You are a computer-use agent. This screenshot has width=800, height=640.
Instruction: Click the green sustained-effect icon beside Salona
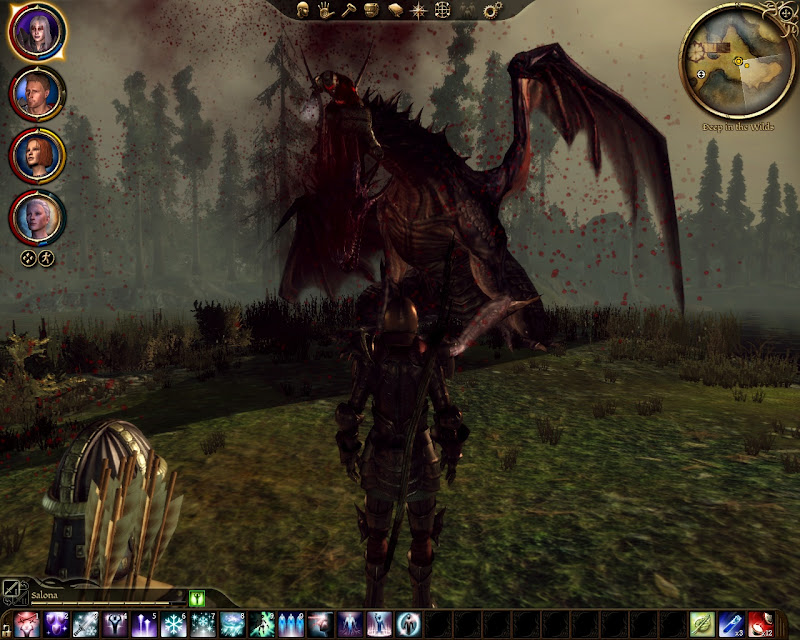pos(197,598)
